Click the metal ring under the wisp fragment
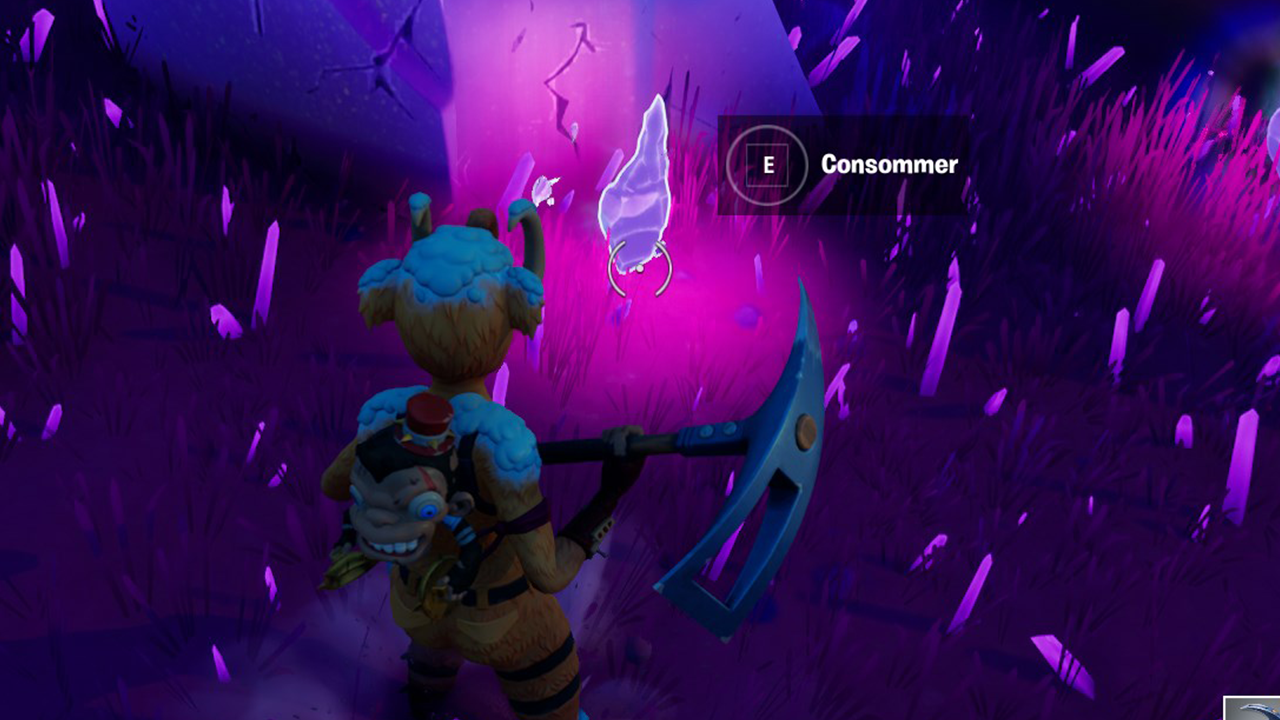 click(640, 268)
